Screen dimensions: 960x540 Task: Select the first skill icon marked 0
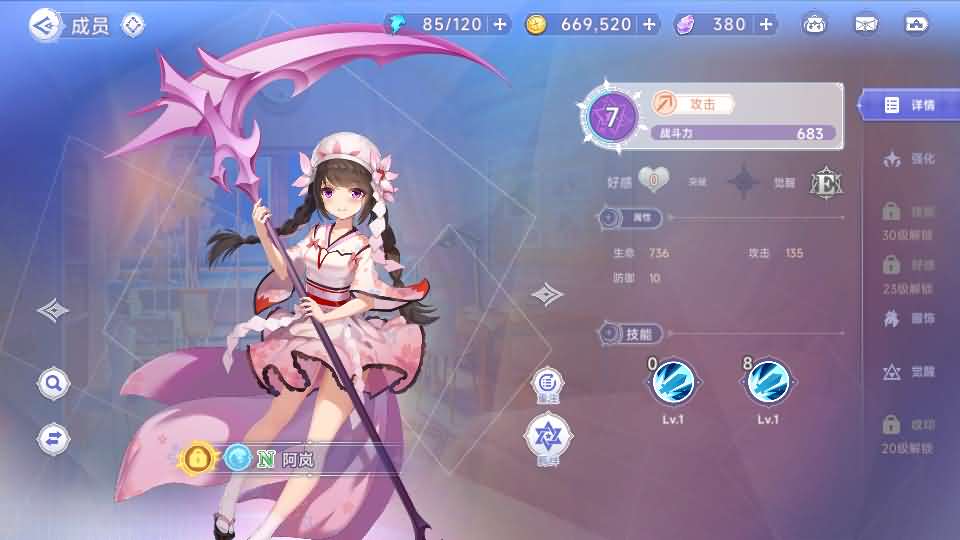[x=675, y=381]
